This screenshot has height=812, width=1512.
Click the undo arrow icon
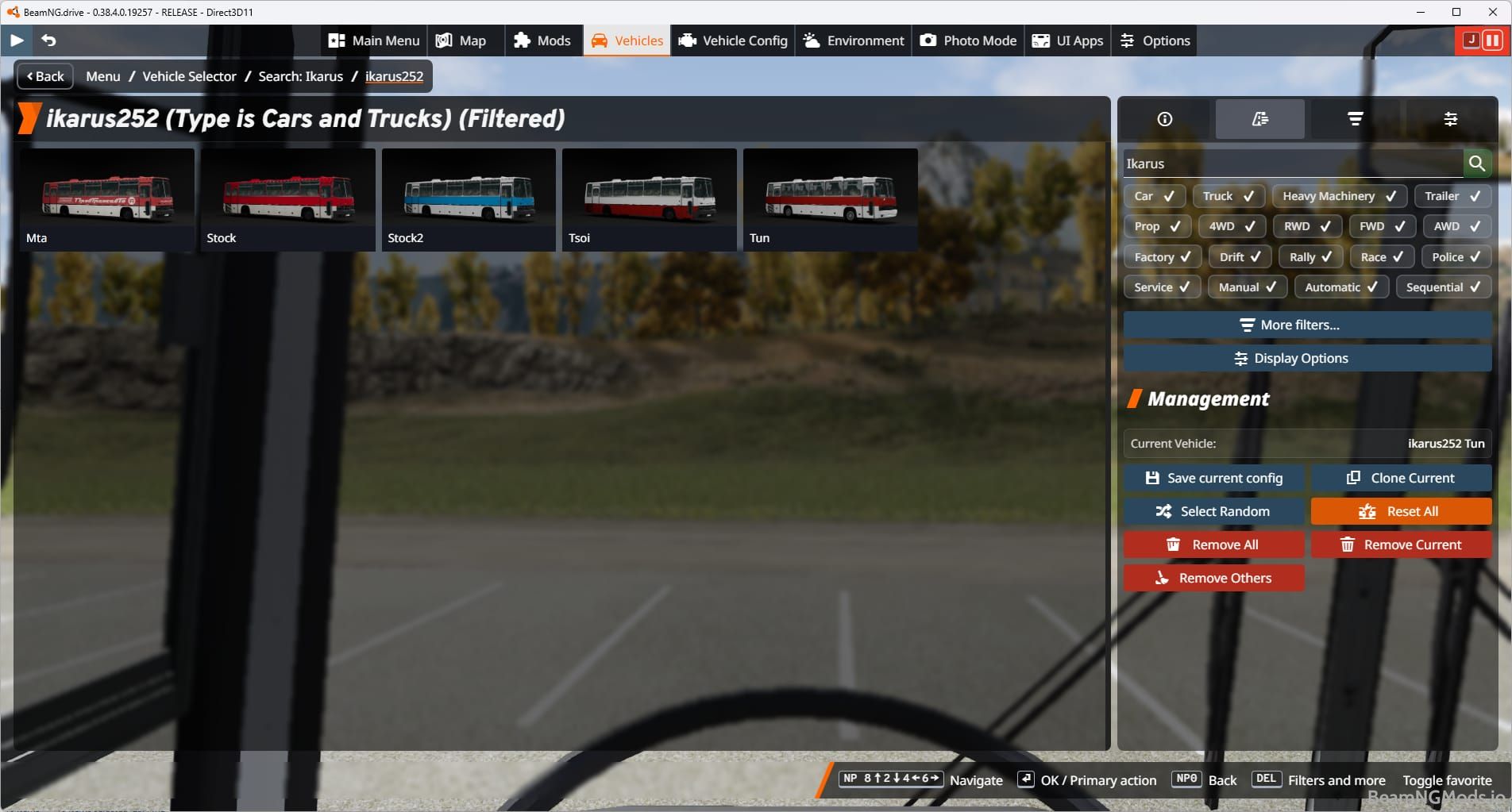pos(48,40)
